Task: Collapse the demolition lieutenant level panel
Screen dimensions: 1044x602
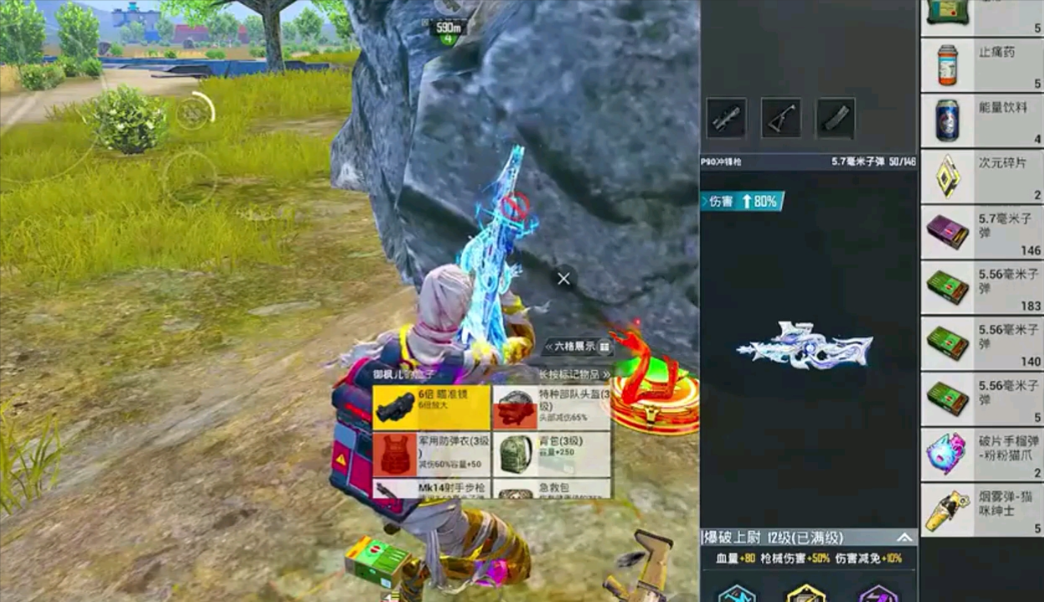Action: pyautogui.click(x=904, y=538)
